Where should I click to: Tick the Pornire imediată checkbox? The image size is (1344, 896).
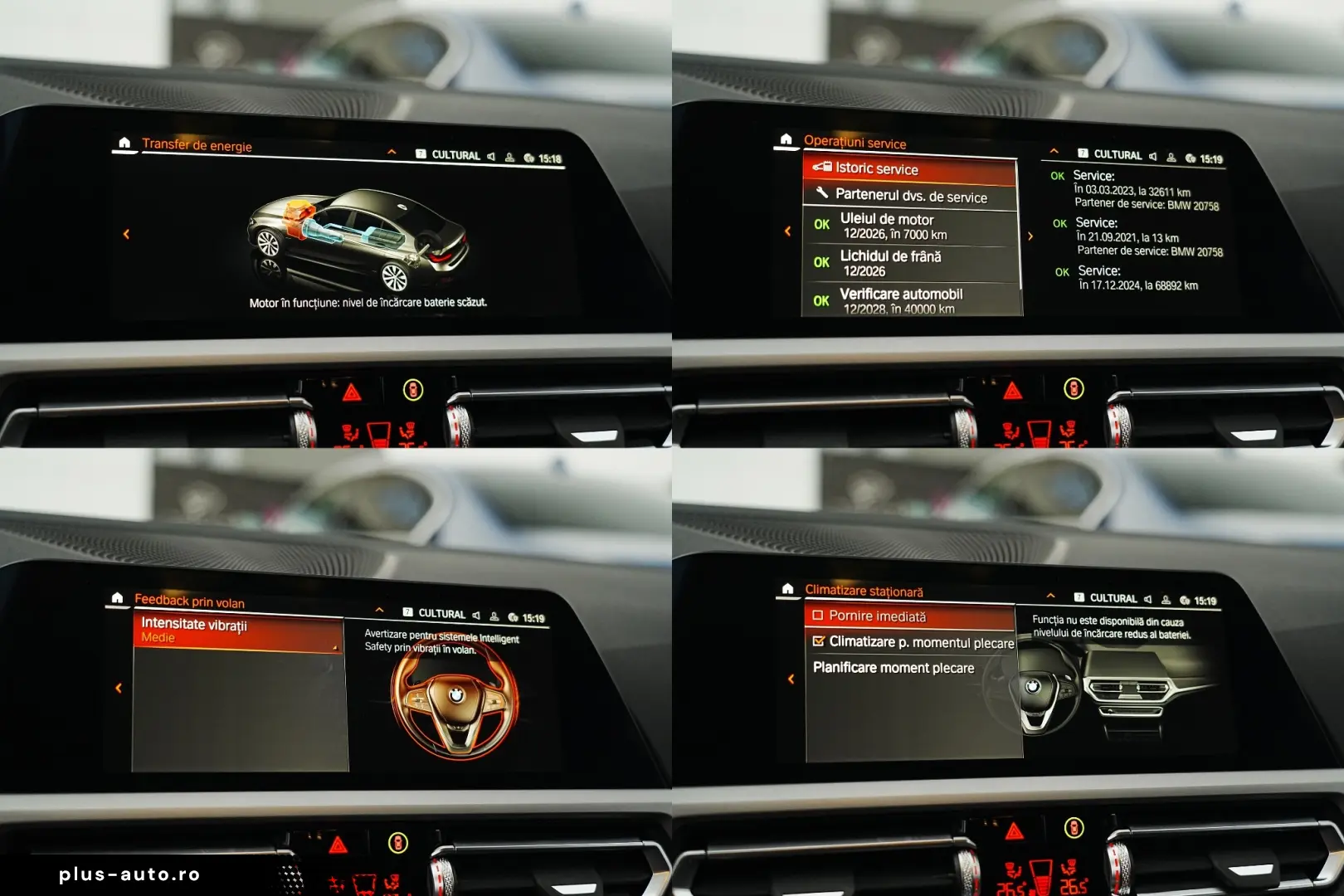818,616
